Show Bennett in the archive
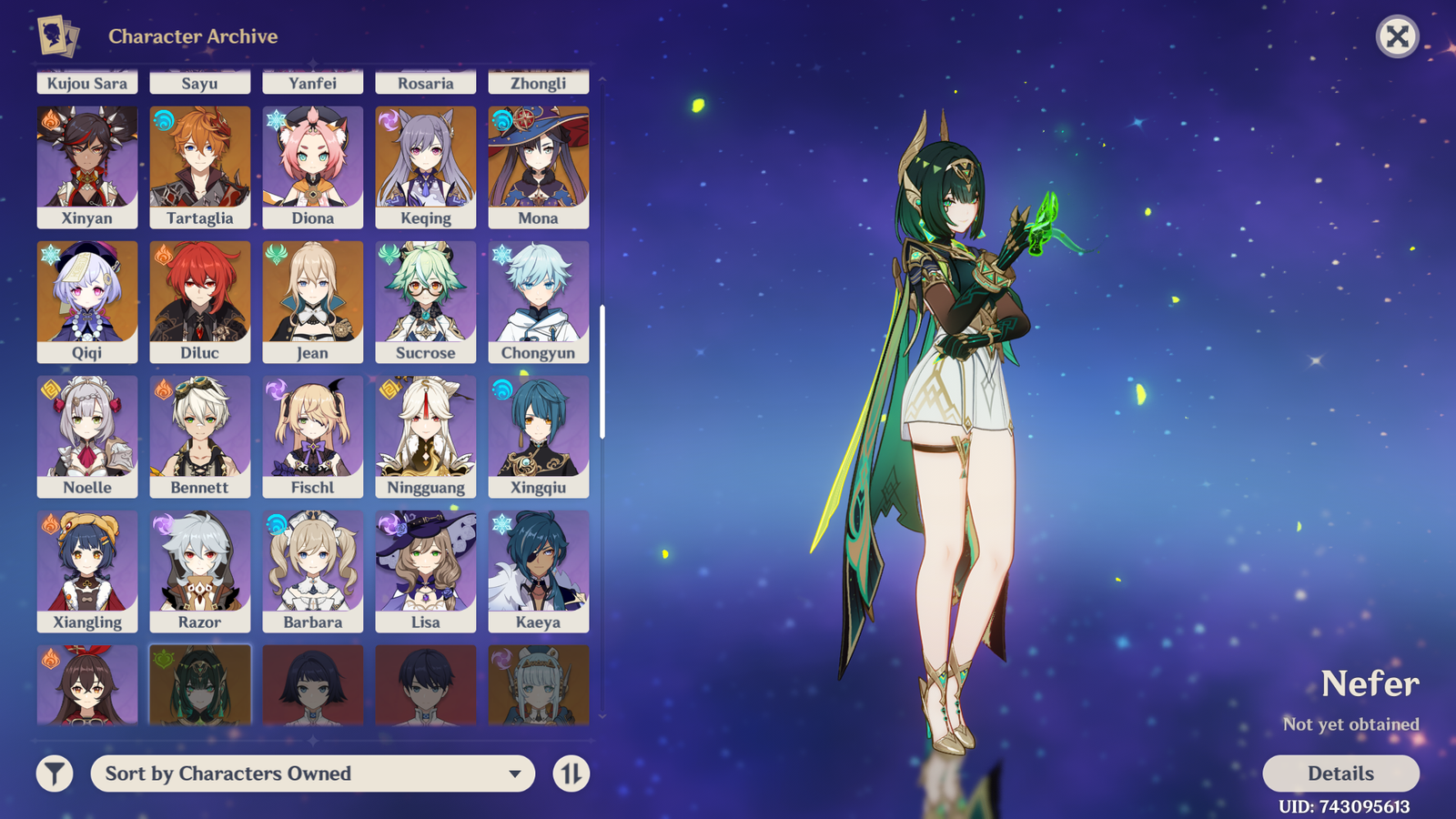Image resolution: width=1456 pixels, height=819 pixels. pos(200,436)
